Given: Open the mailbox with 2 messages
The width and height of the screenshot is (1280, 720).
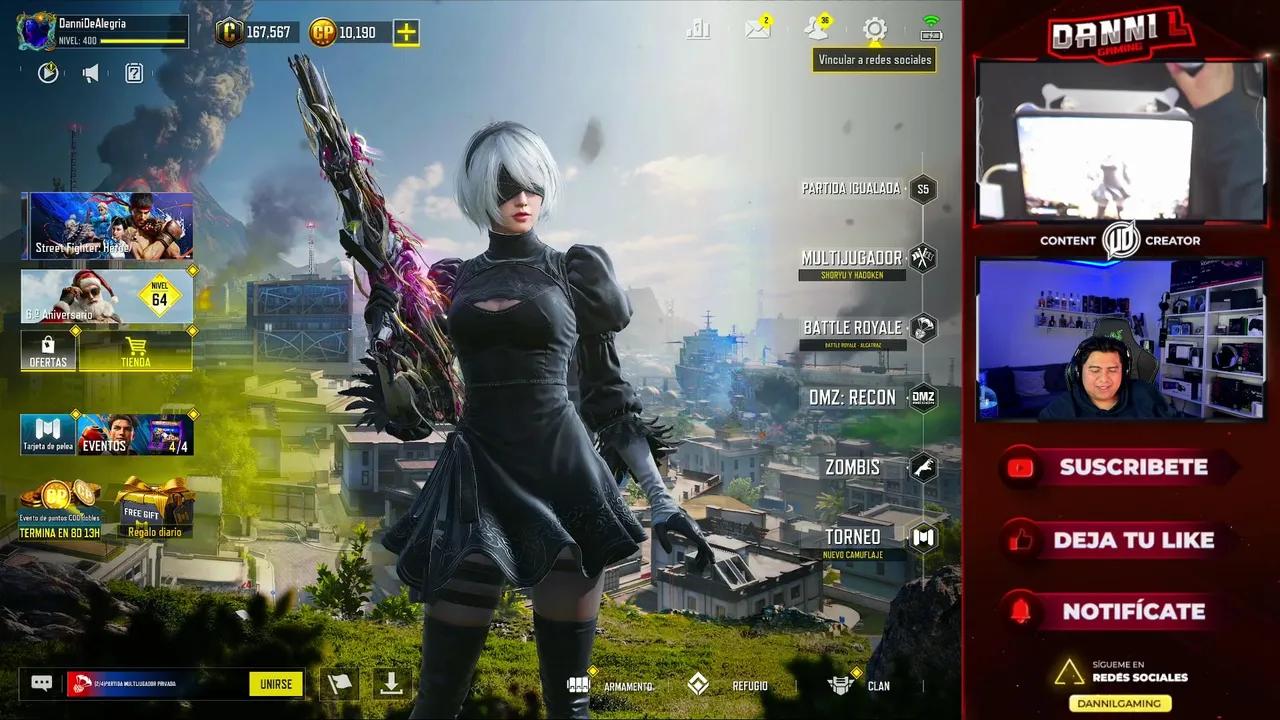Looking at the screenshot, I should pos(757,30).
